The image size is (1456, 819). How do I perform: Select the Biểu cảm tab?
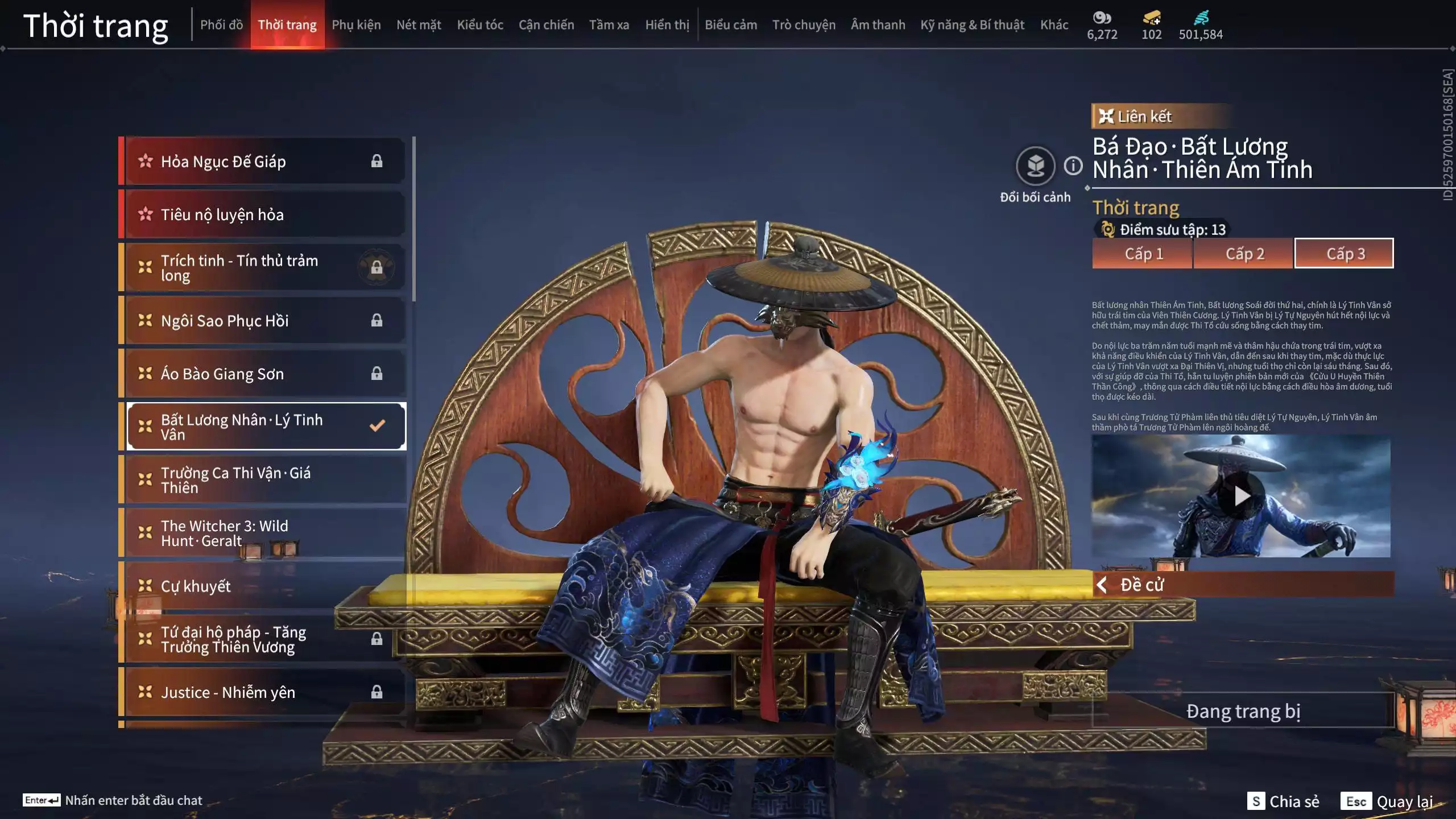(730, 25)
